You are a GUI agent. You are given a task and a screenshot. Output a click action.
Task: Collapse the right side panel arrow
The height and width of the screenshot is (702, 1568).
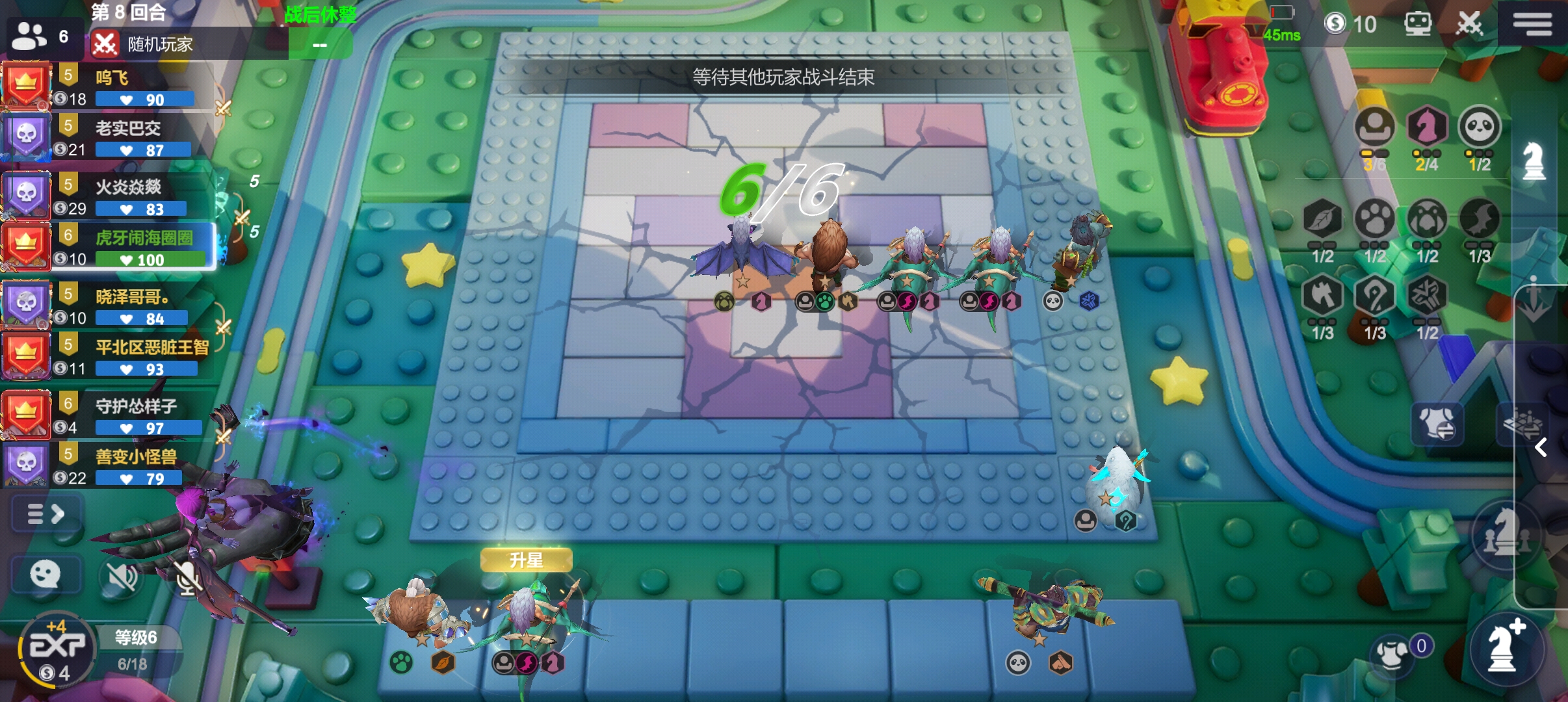[x=1541, y=447]
